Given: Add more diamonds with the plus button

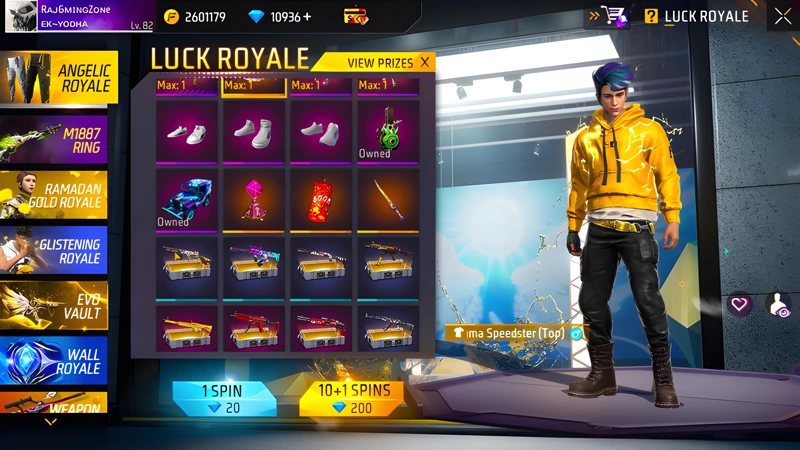Looking at the screenshot, I should coord(305,17).
